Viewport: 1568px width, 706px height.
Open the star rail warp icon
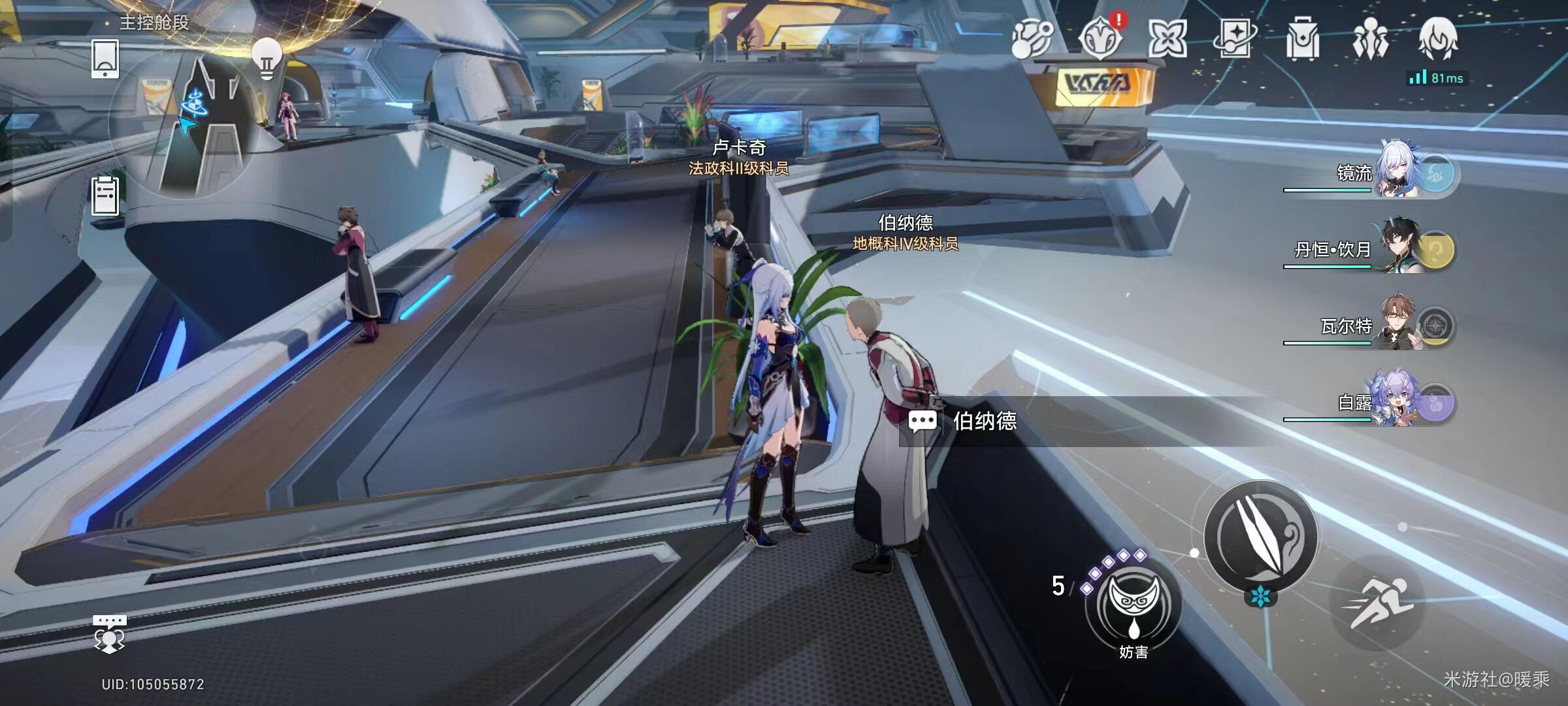coord(1032,38)
